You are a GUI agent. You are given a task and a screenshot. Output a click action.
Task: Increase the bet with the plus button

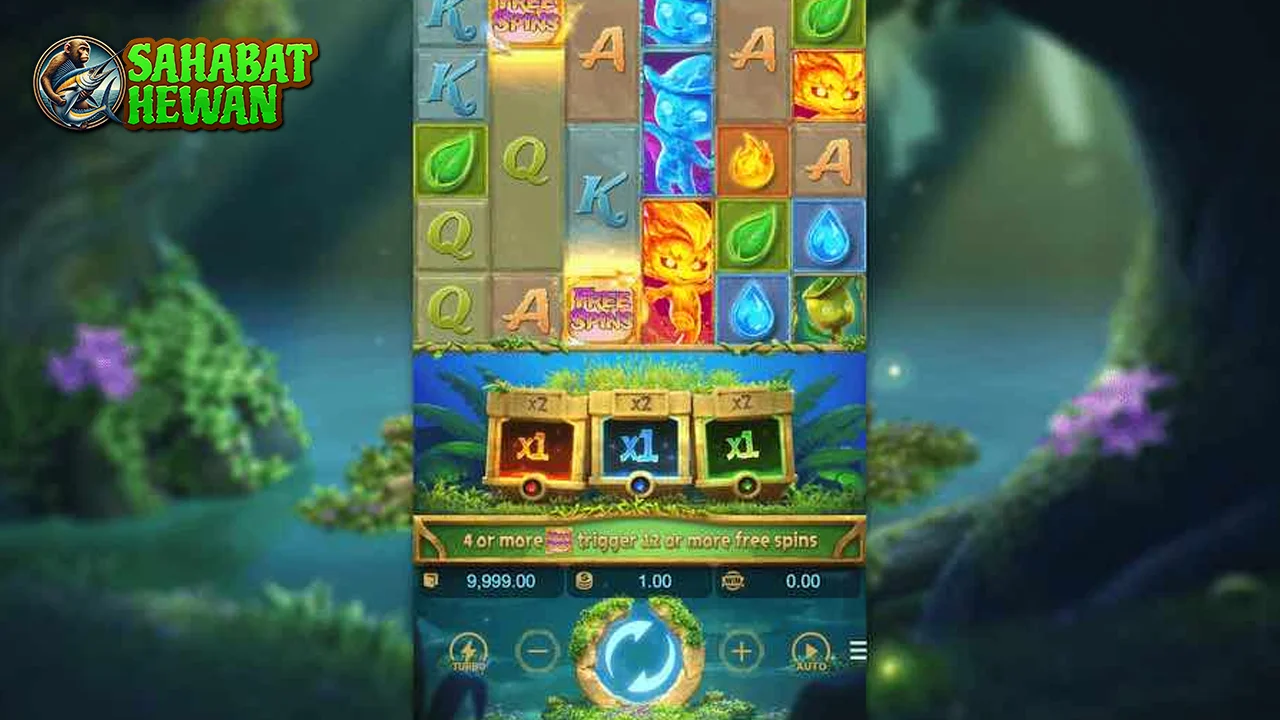pos(741,652)
